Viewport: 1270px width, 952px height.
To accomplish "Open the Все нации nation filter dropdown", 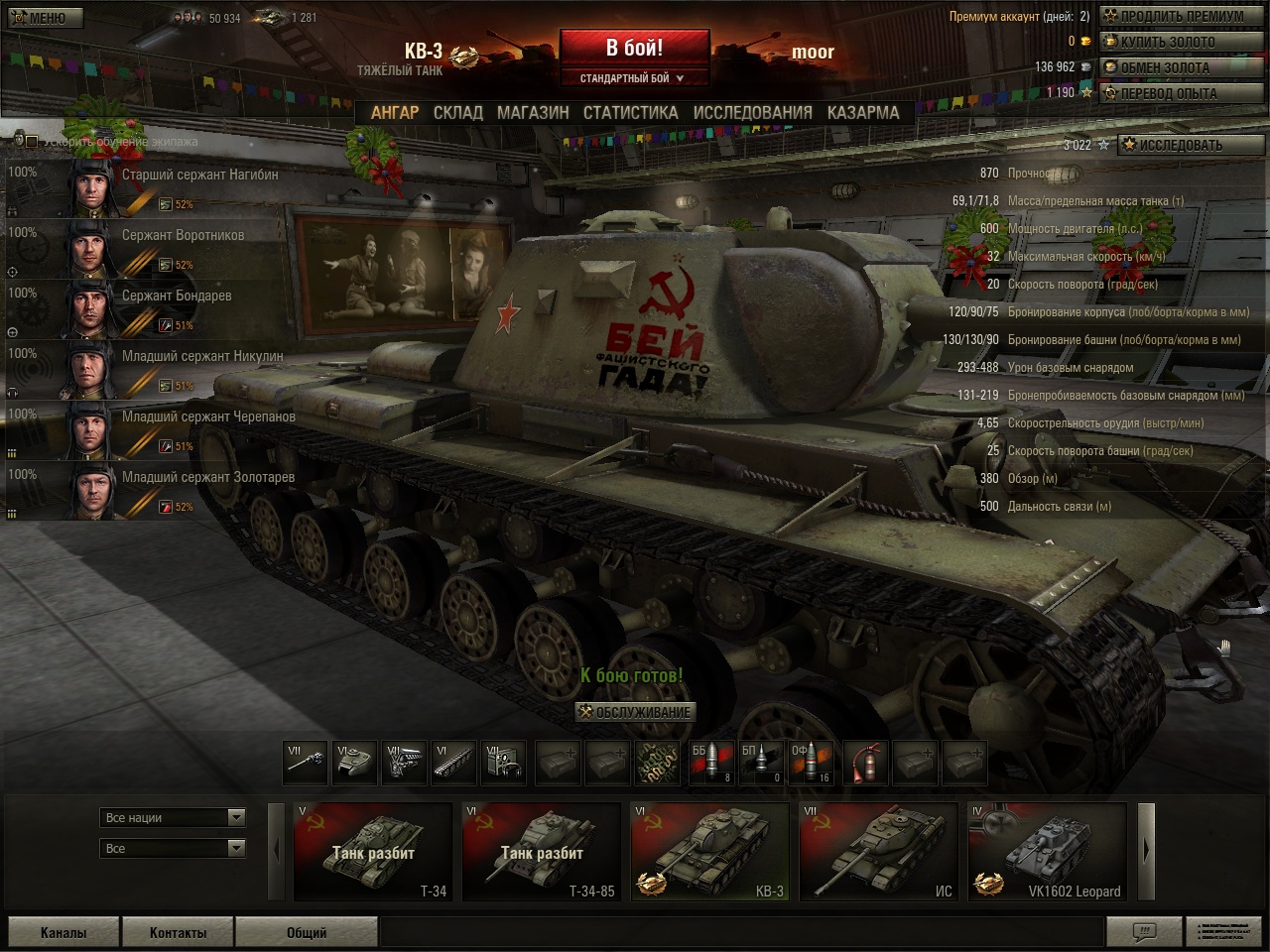I will click(173, 817).
